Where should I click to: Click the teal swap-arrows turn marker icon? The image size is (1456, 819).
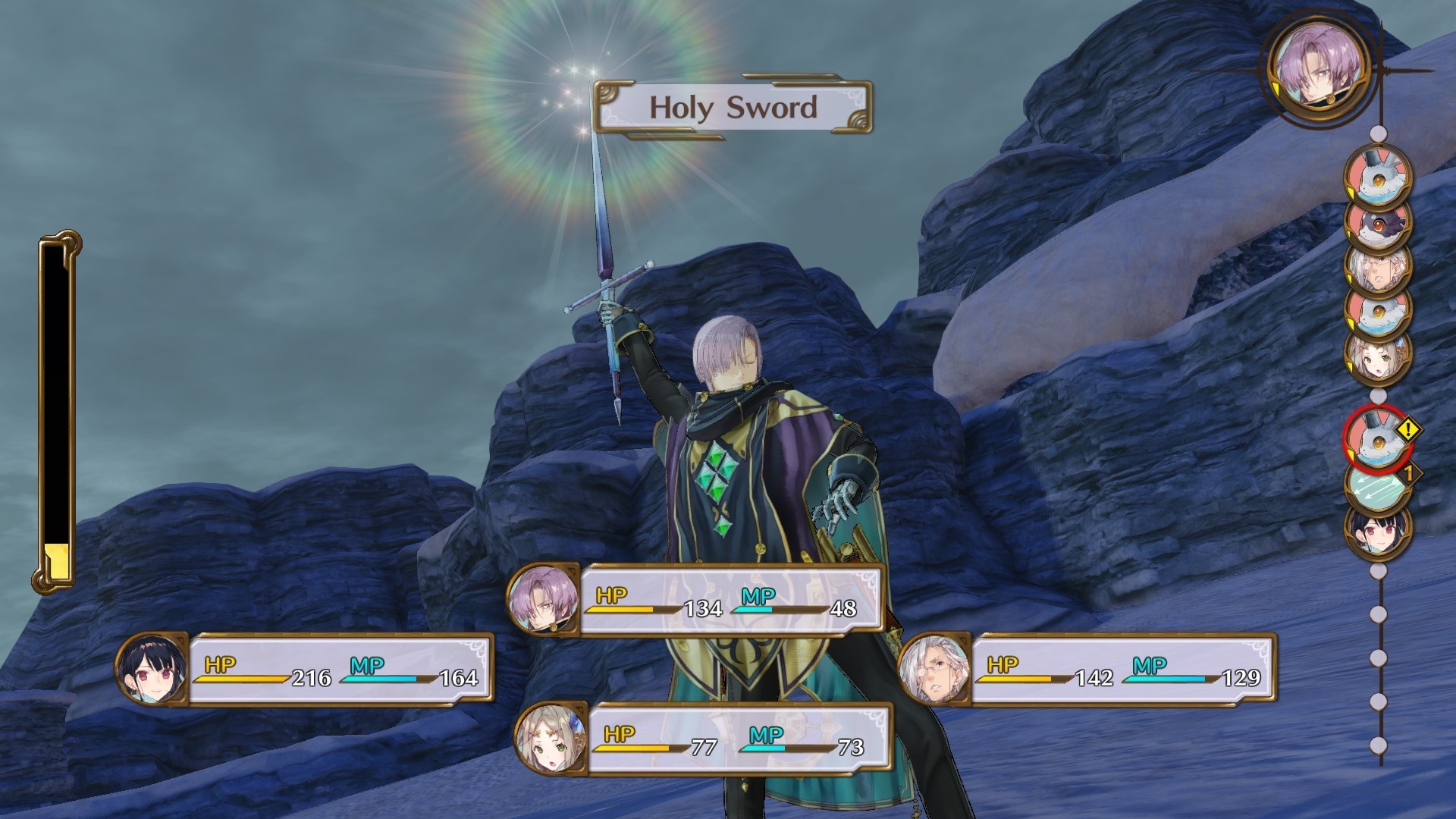tap(1378, 486)
